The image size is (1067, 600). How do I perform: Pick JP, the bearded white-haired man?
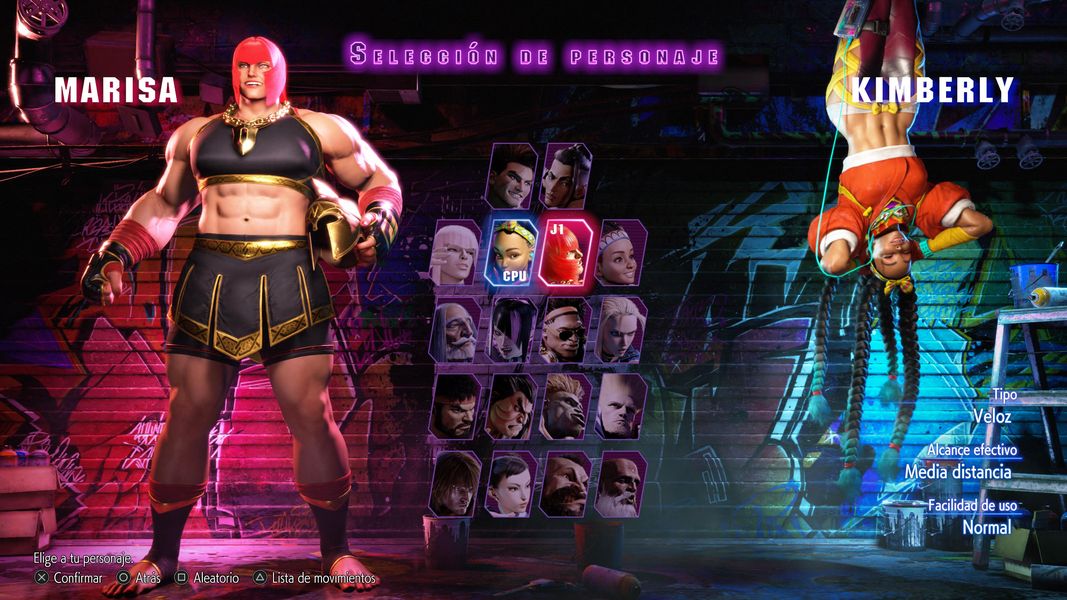(456, 330)
